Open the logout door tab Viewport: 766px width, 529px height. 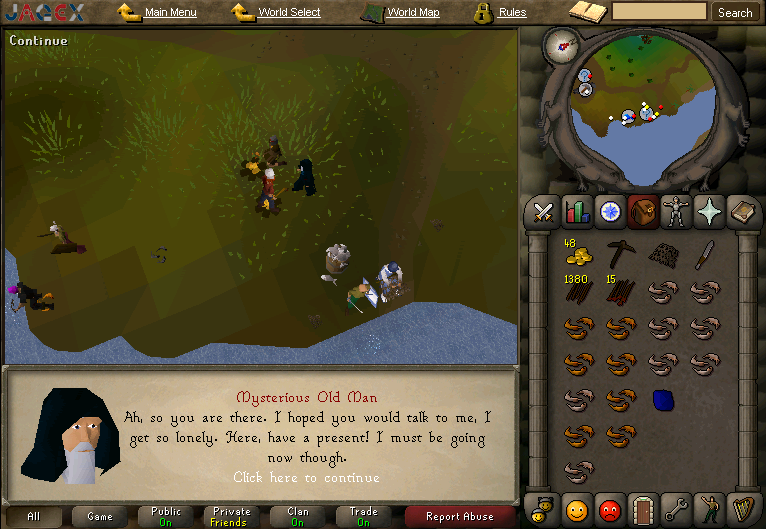tap(642, 509)
